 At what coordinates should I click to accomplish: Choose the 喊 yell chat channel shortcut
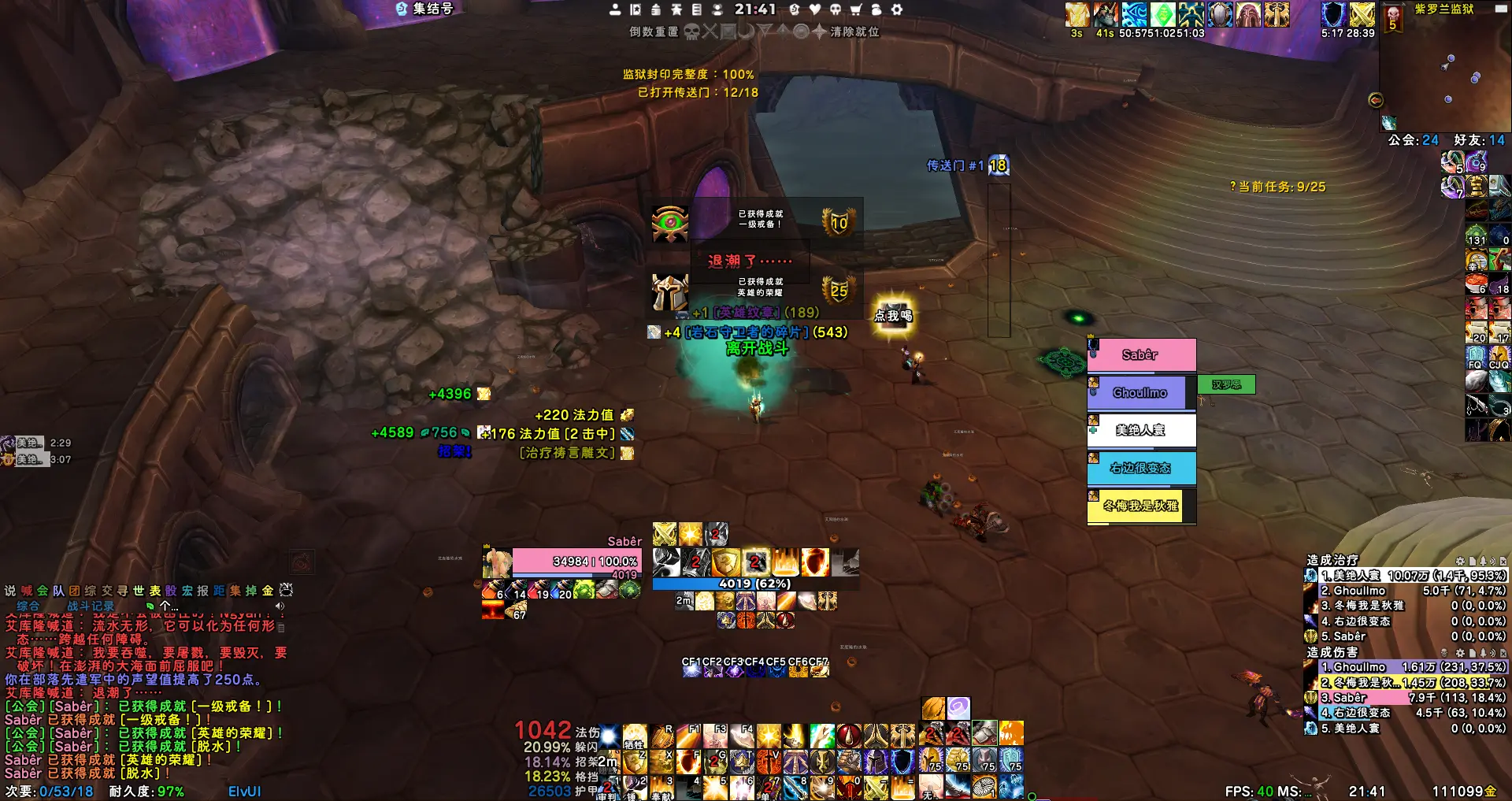tap(27, 591)
